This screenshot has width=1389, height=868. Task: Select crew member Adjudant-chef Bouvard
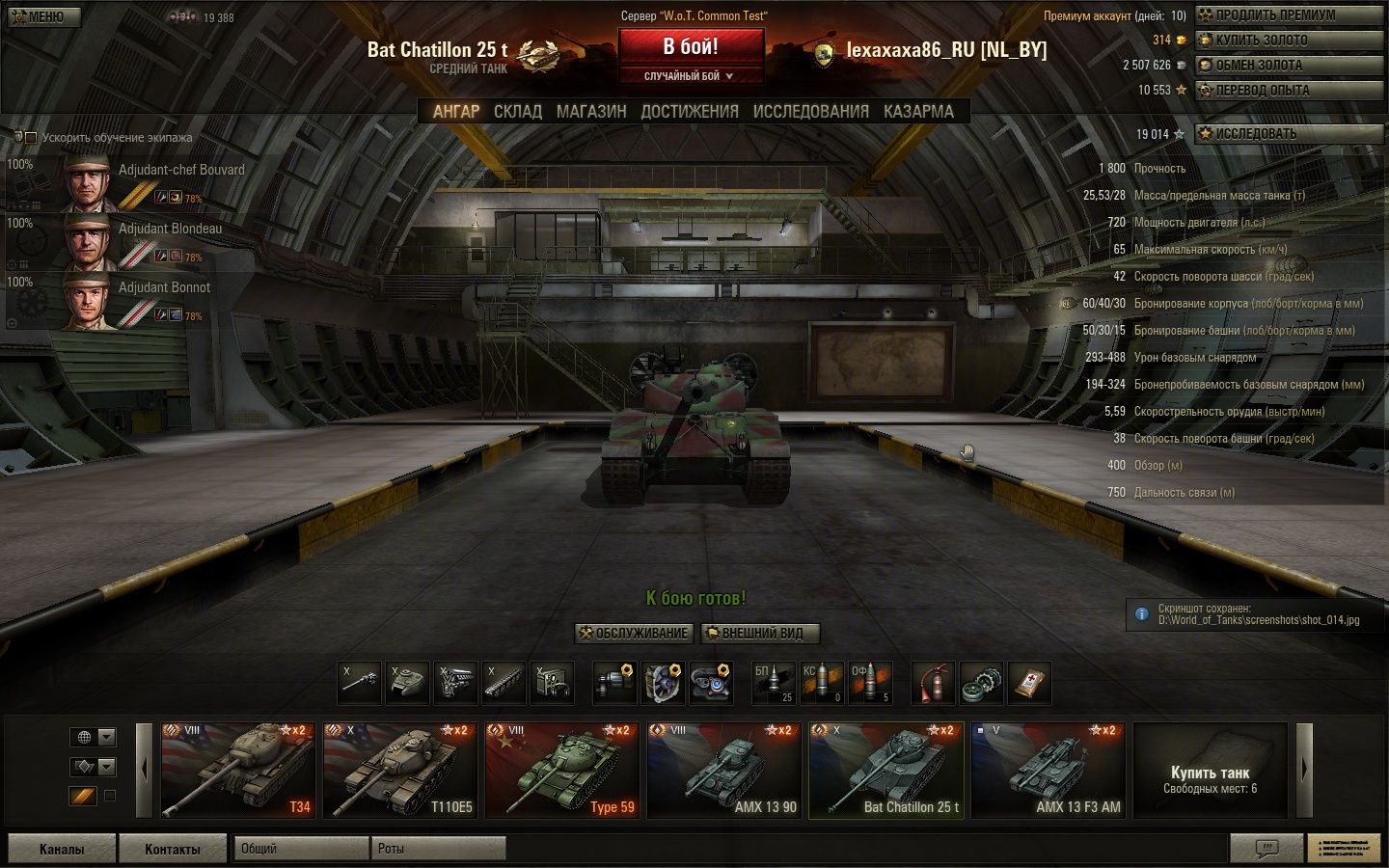tap(154, 180)
